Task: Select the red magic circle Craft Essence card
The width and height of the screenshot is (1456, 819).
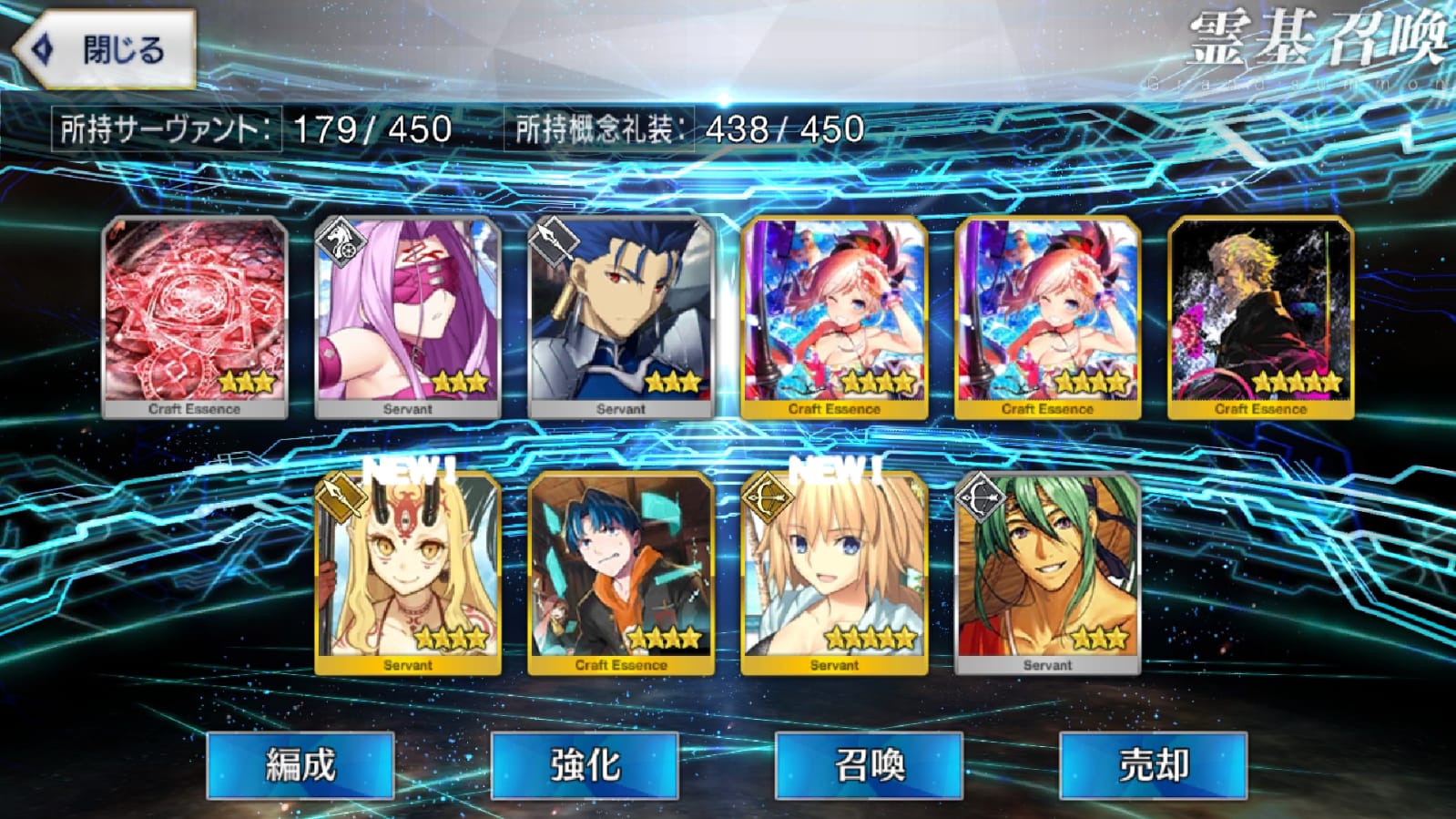Action: click(195, 317)
